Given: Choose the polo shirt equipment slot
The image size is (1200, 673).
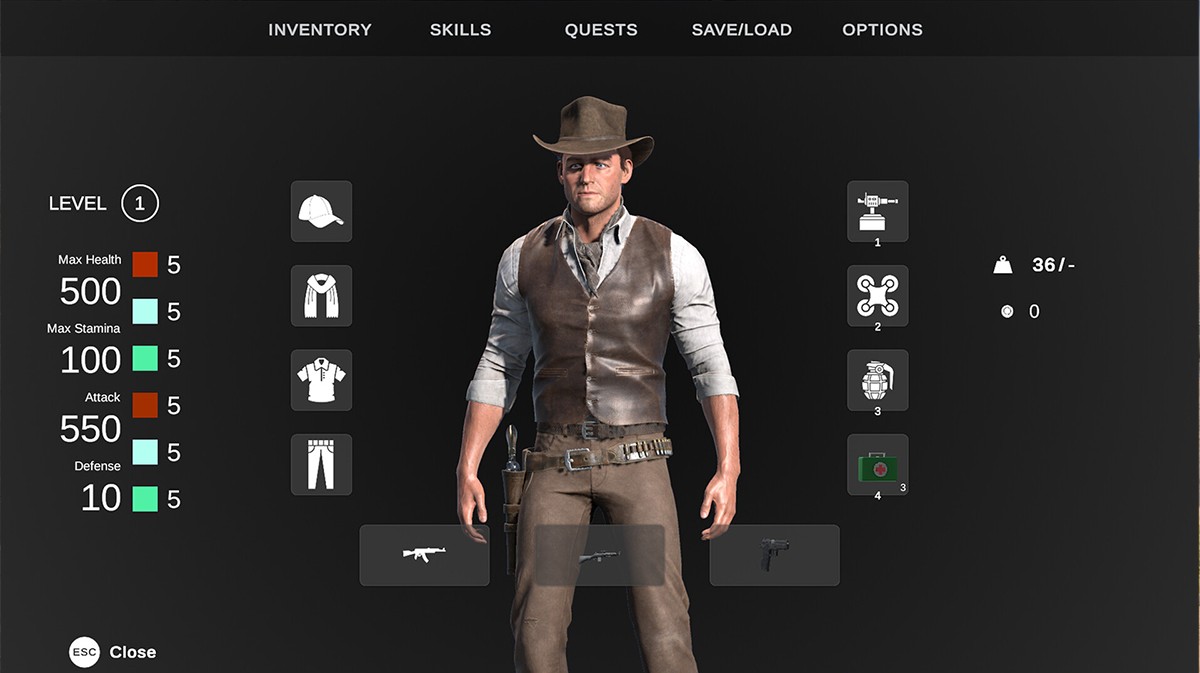Looking at the screenshot, I should click(321, 380).
